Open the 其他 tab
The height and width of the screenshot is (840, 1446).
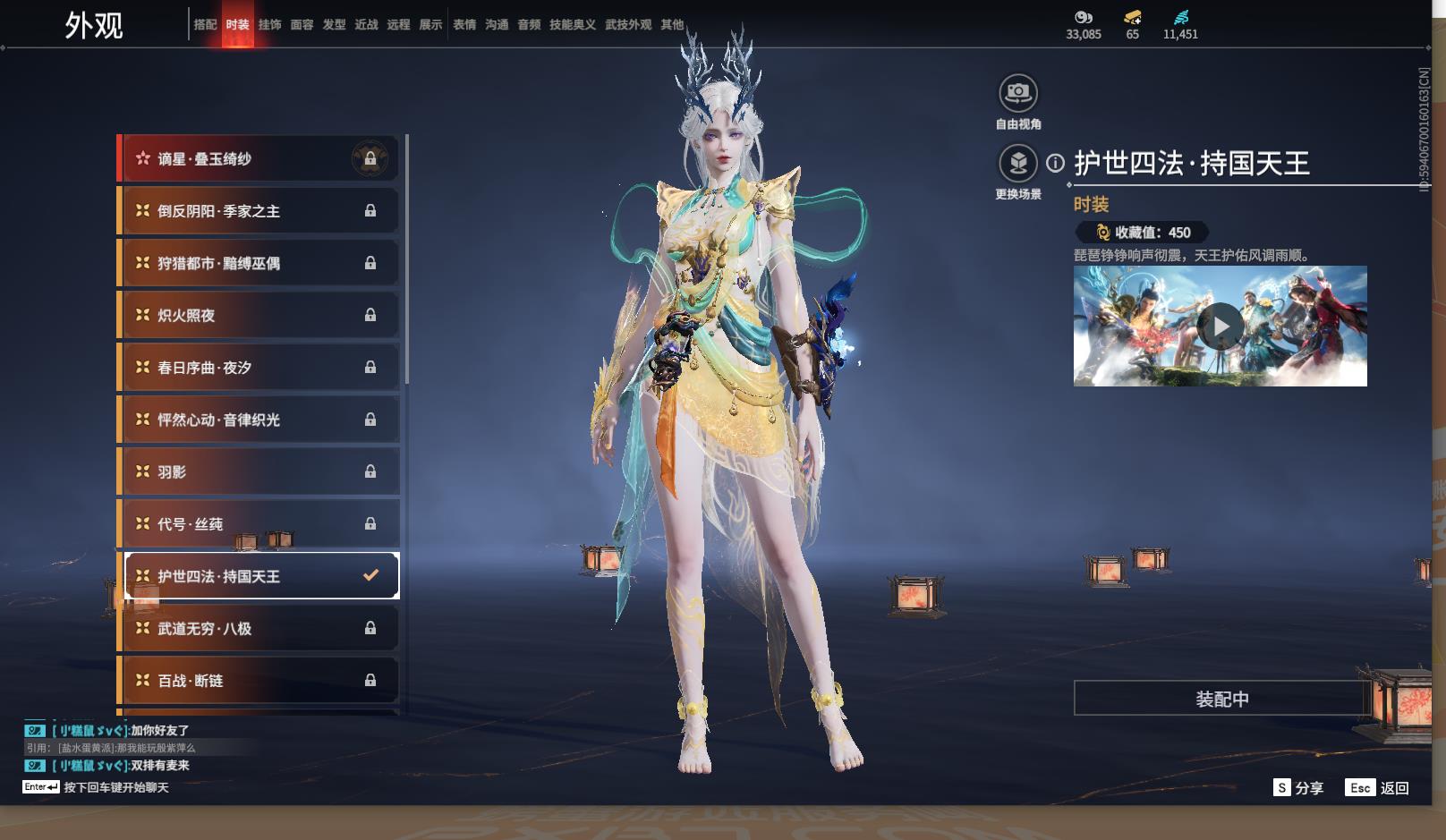(672, 25)
